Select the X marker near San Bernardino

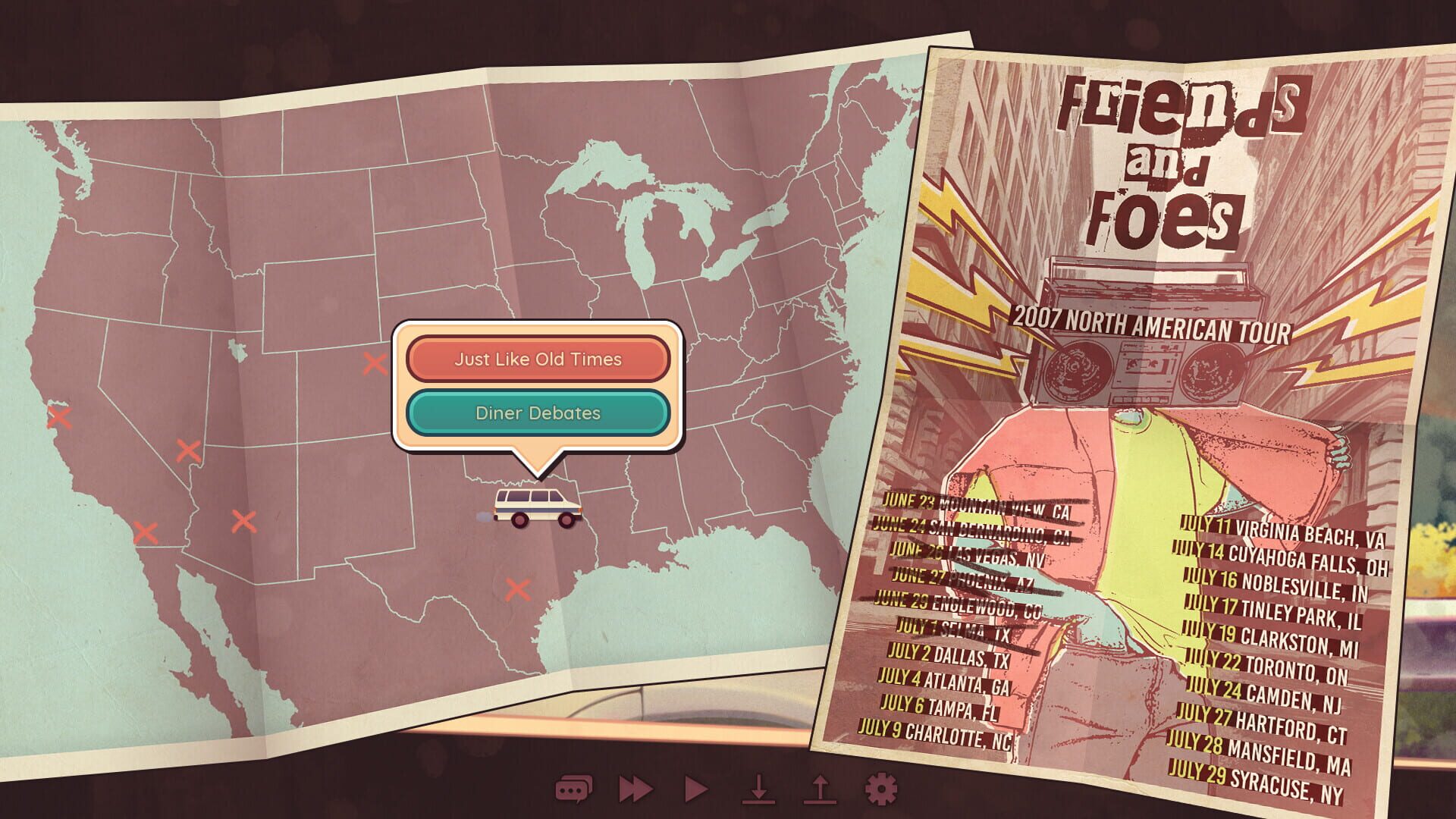148,533
